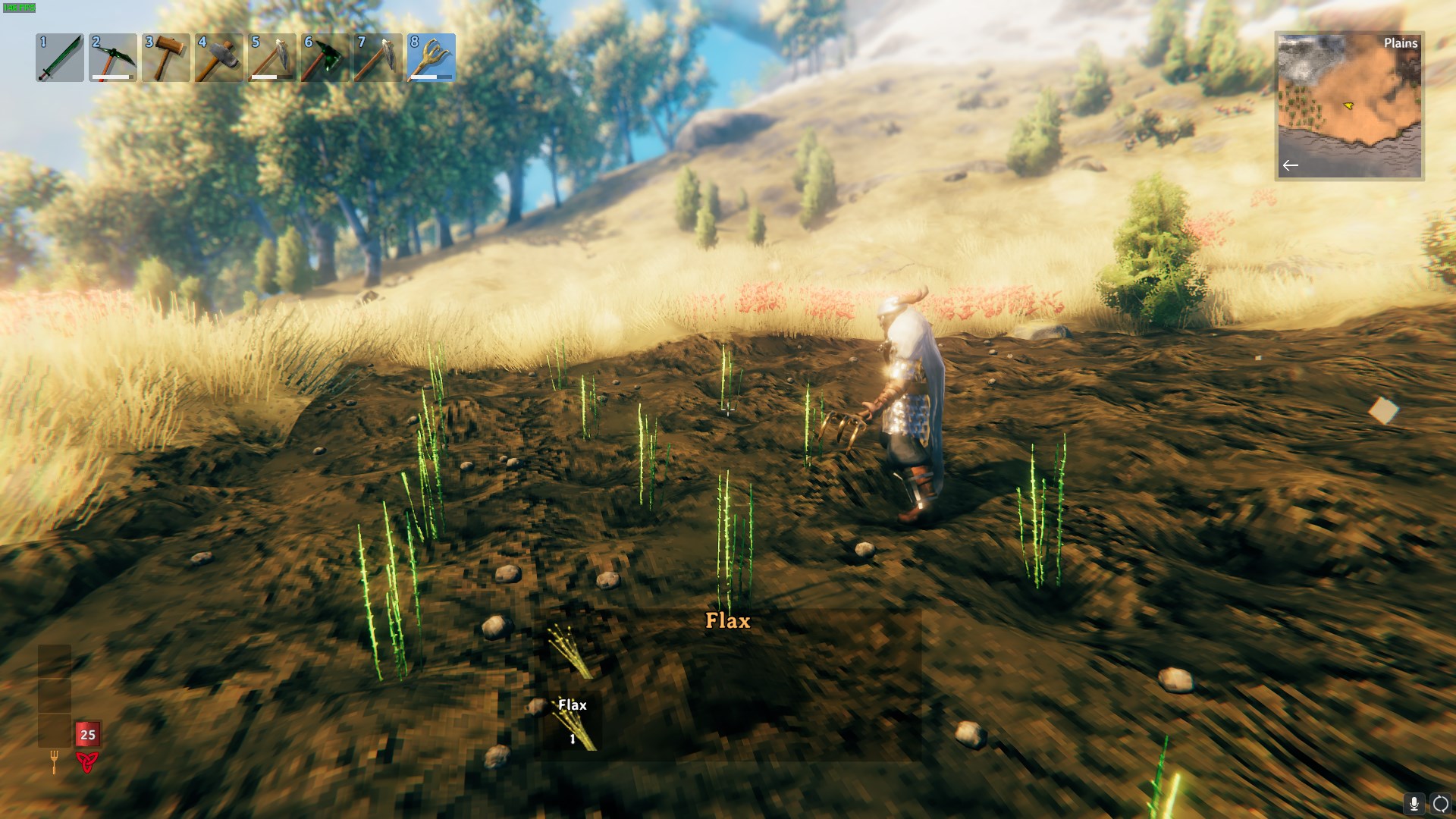Select the green sword in hotbar slot 1
The image size is (1456, 819).
(x=60, y=58)
